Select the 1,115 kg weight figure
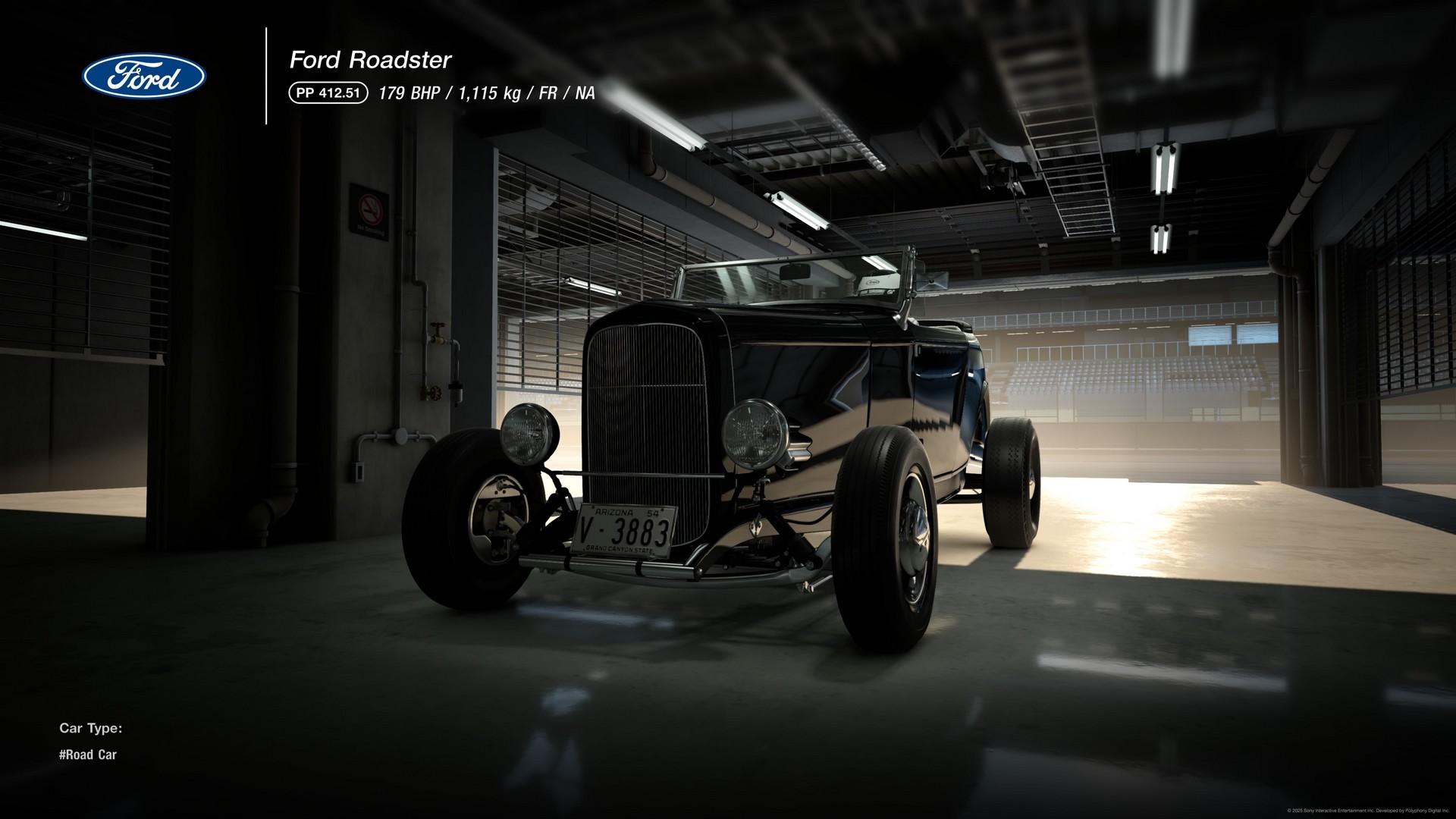Screen dimensions: 1456x819 pos(489,95)
